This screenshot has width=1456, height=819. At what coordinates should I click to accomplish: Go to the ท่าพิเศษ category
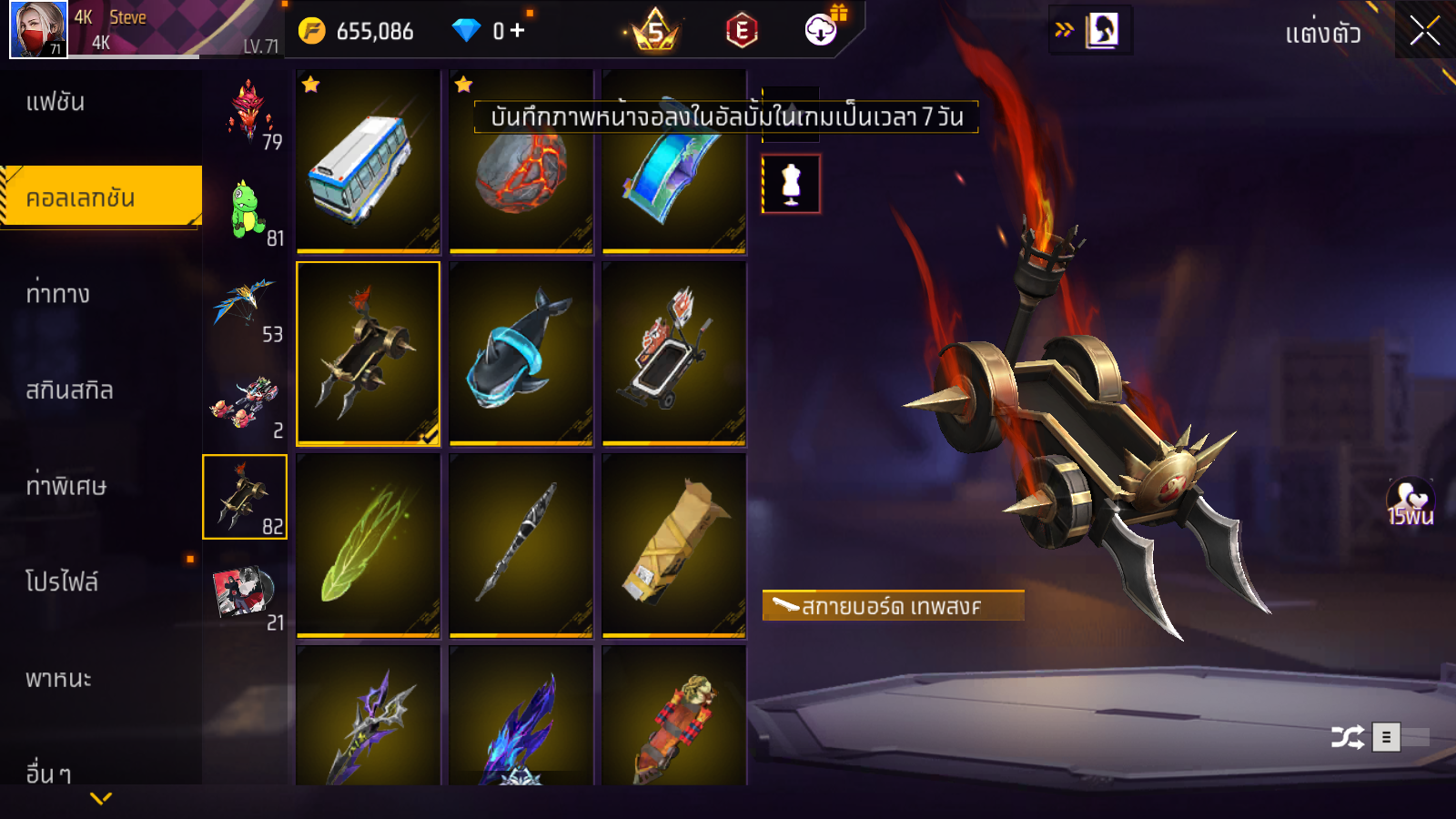[x=66, y=486]
